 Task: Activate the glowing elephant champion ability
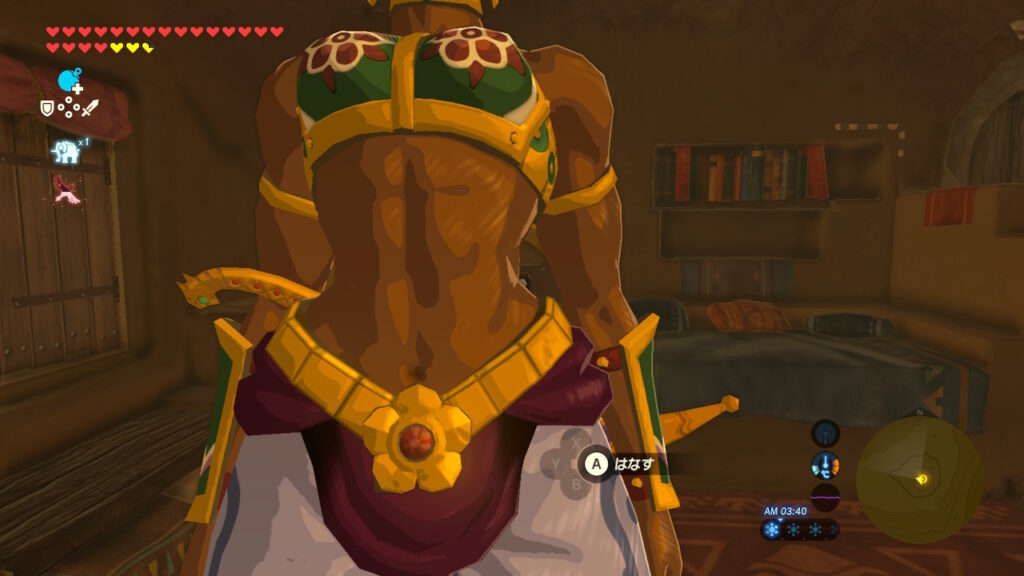(x=66, y=151)
